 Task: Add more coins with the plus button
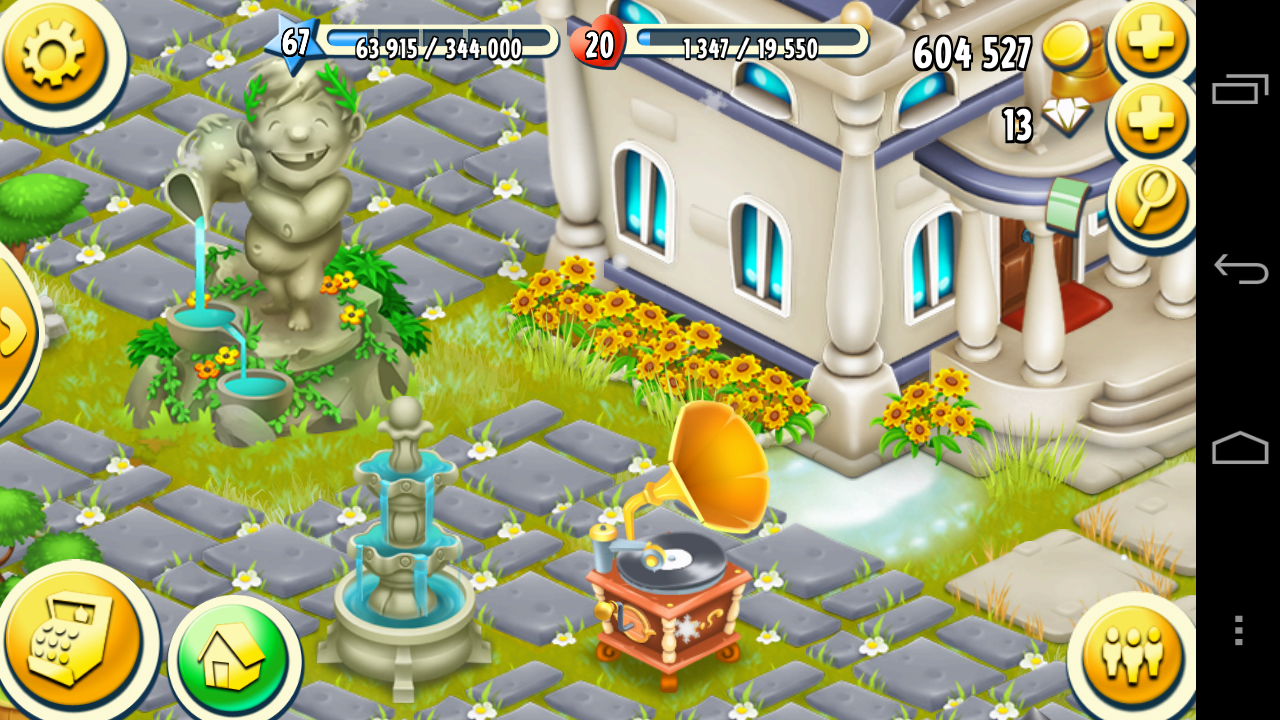[1150, 40]
